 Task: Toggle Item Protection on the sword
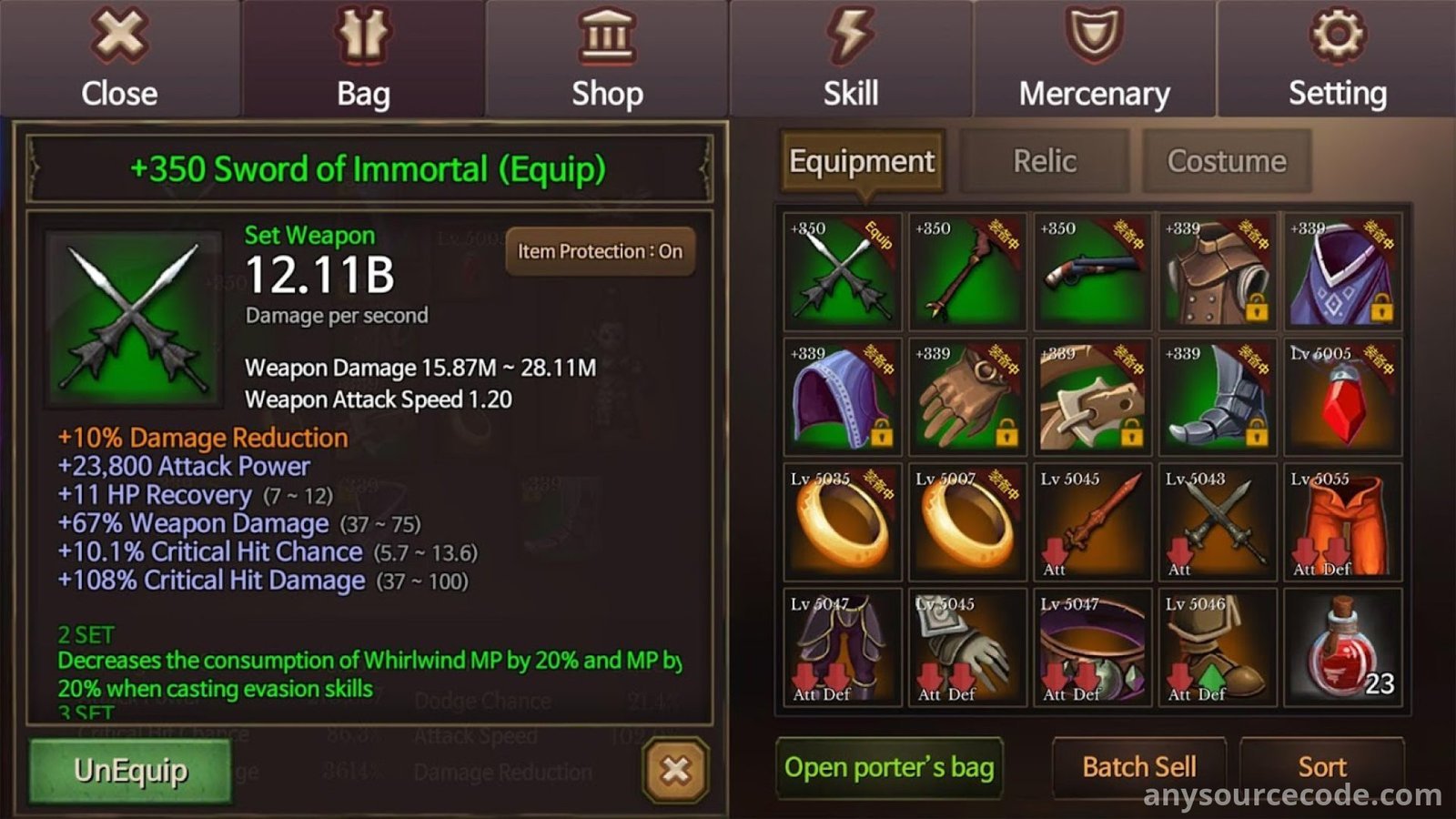pos(600,251)
